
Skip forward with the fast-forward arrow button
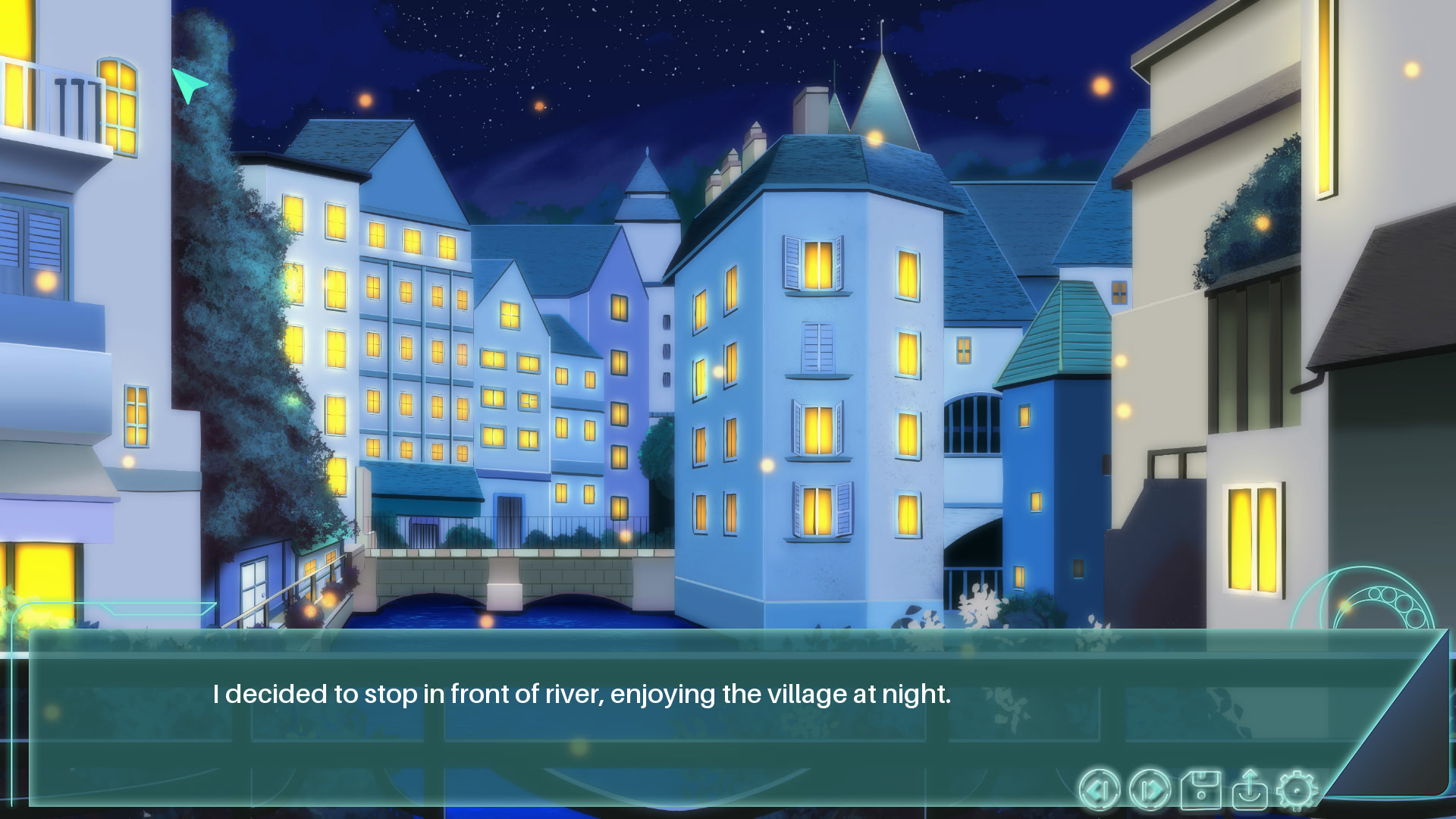click(x=1150, y=790)
